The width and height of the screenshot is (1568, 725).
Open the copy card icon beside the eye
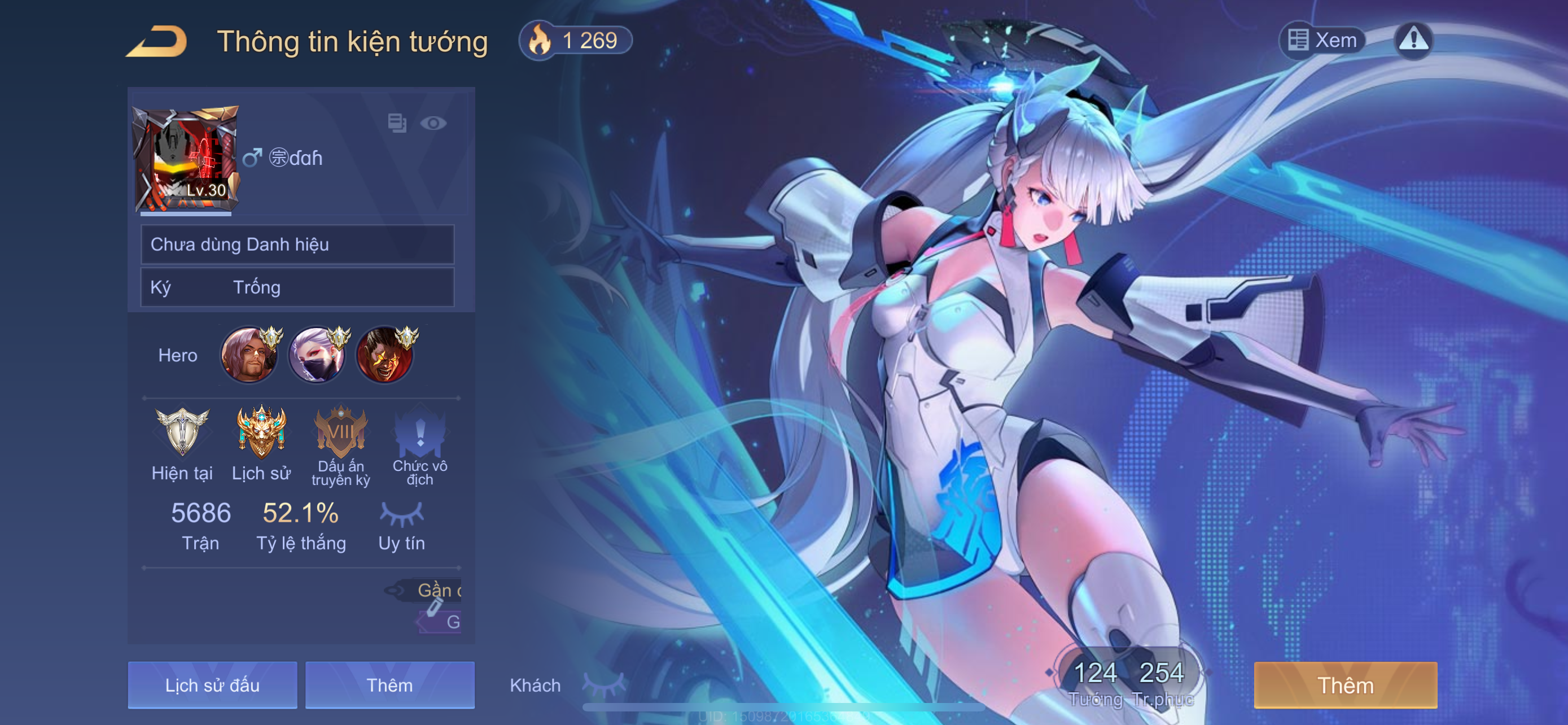click(397, 124)
